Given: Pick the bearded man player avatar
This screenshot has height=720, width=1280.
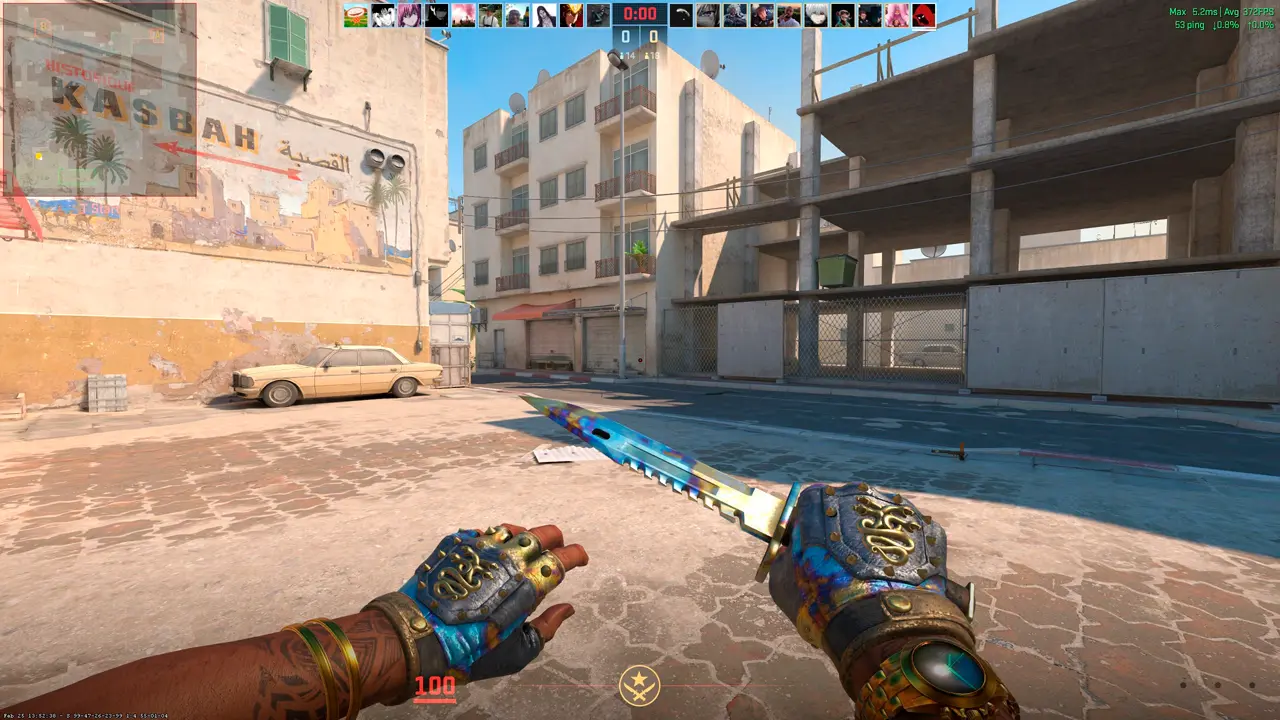Looking at the screenshot, I should (x=788, y=15).
